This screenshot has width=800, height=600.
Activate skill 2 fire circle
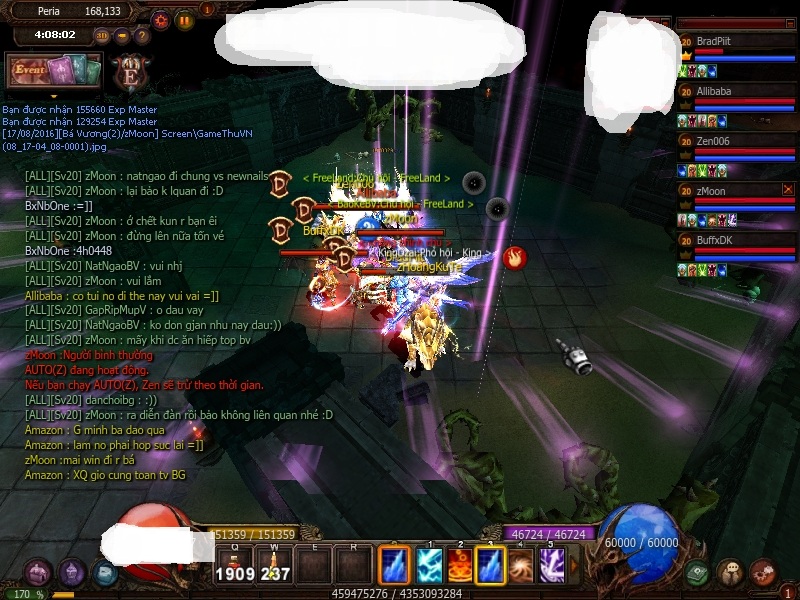pyautogui.click(x=460, y=566)
